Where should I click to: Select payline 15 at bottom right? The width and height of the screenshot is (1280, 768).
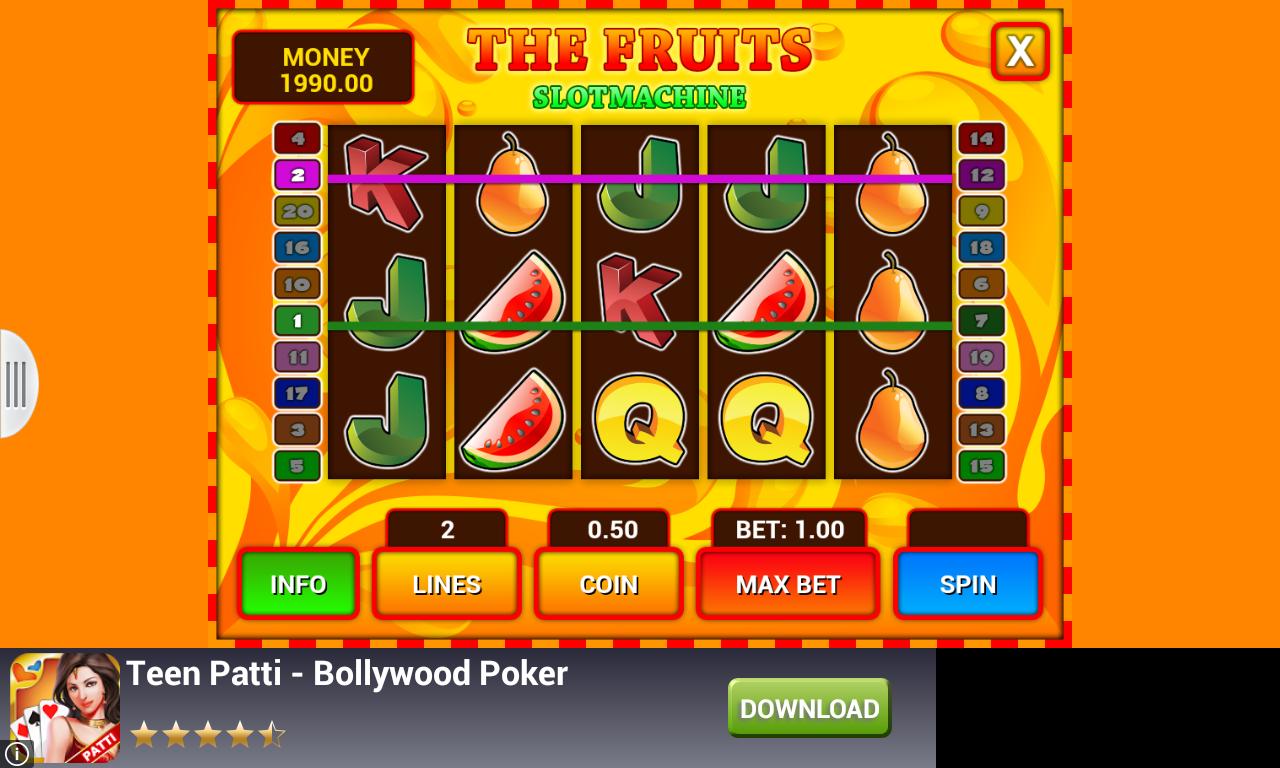pyautogui.click(x=981, y=465)
